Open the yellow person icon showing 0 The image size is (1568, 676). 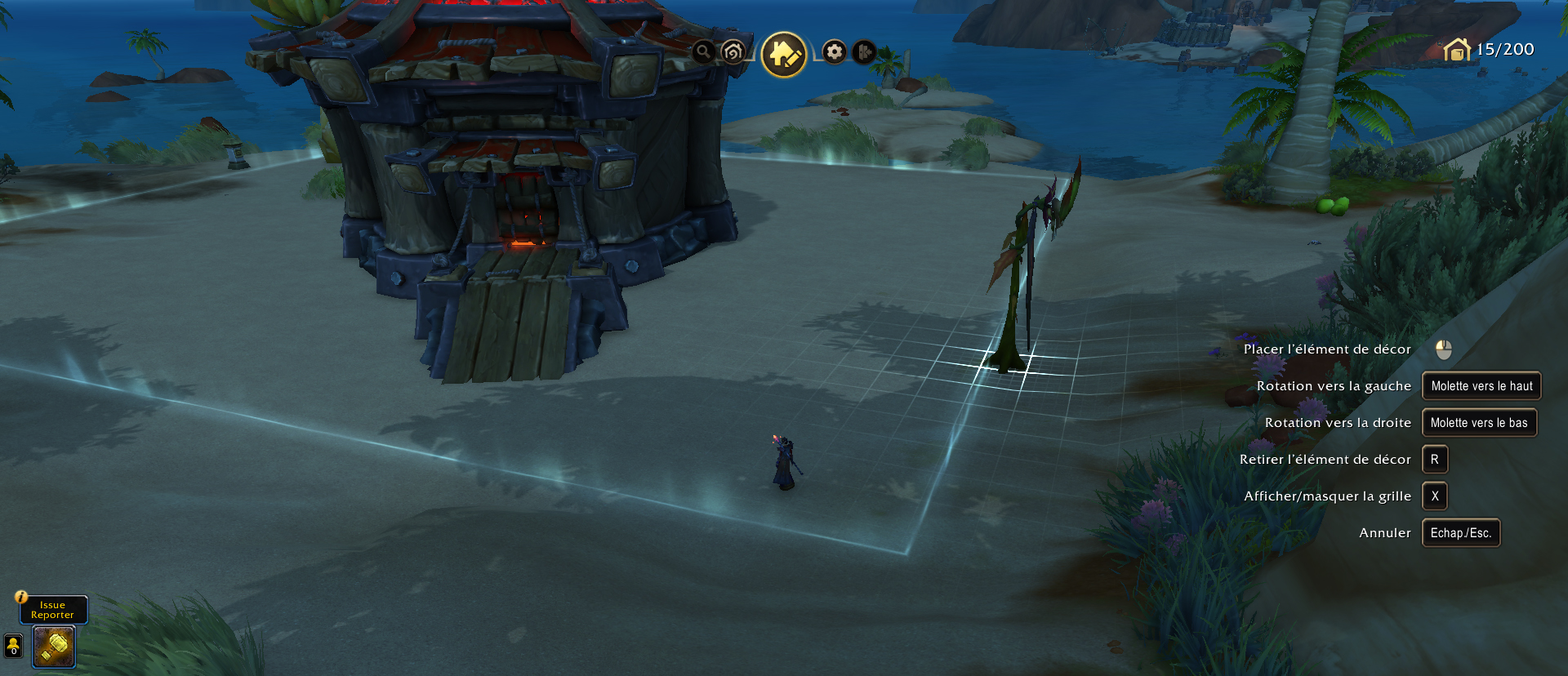pos(14,646)
